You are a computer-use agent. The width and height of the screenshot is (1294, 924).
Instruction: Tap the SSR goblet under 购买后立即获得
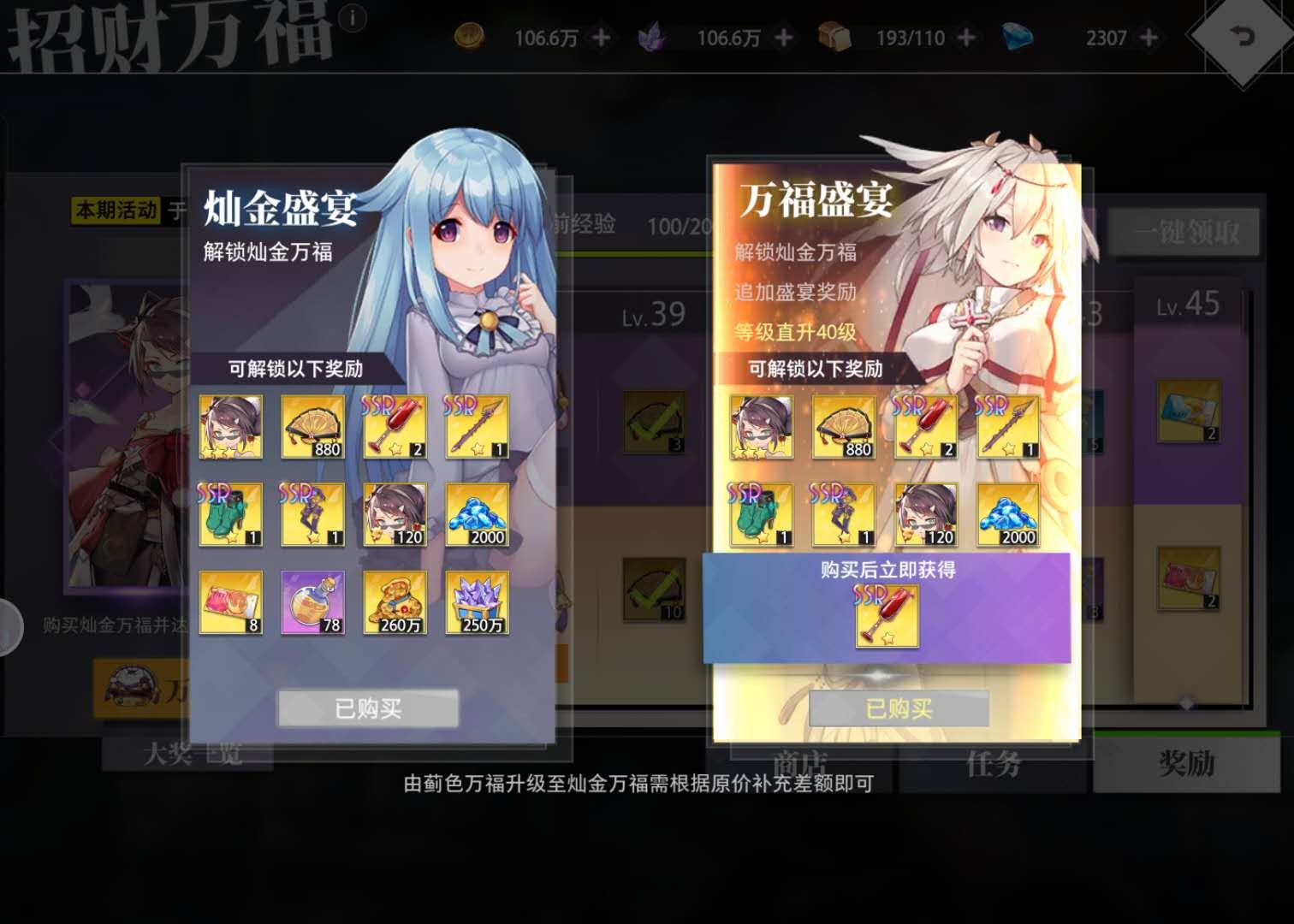click(887, 618)
